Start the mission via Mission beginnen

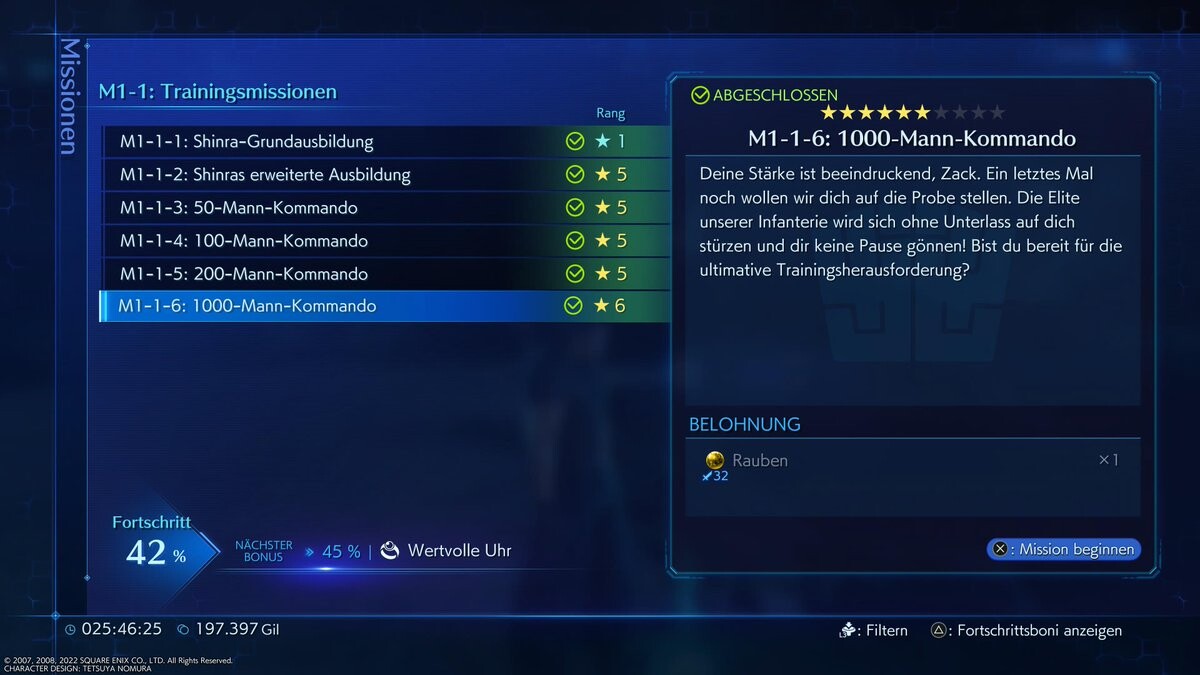pos(1064,549)
